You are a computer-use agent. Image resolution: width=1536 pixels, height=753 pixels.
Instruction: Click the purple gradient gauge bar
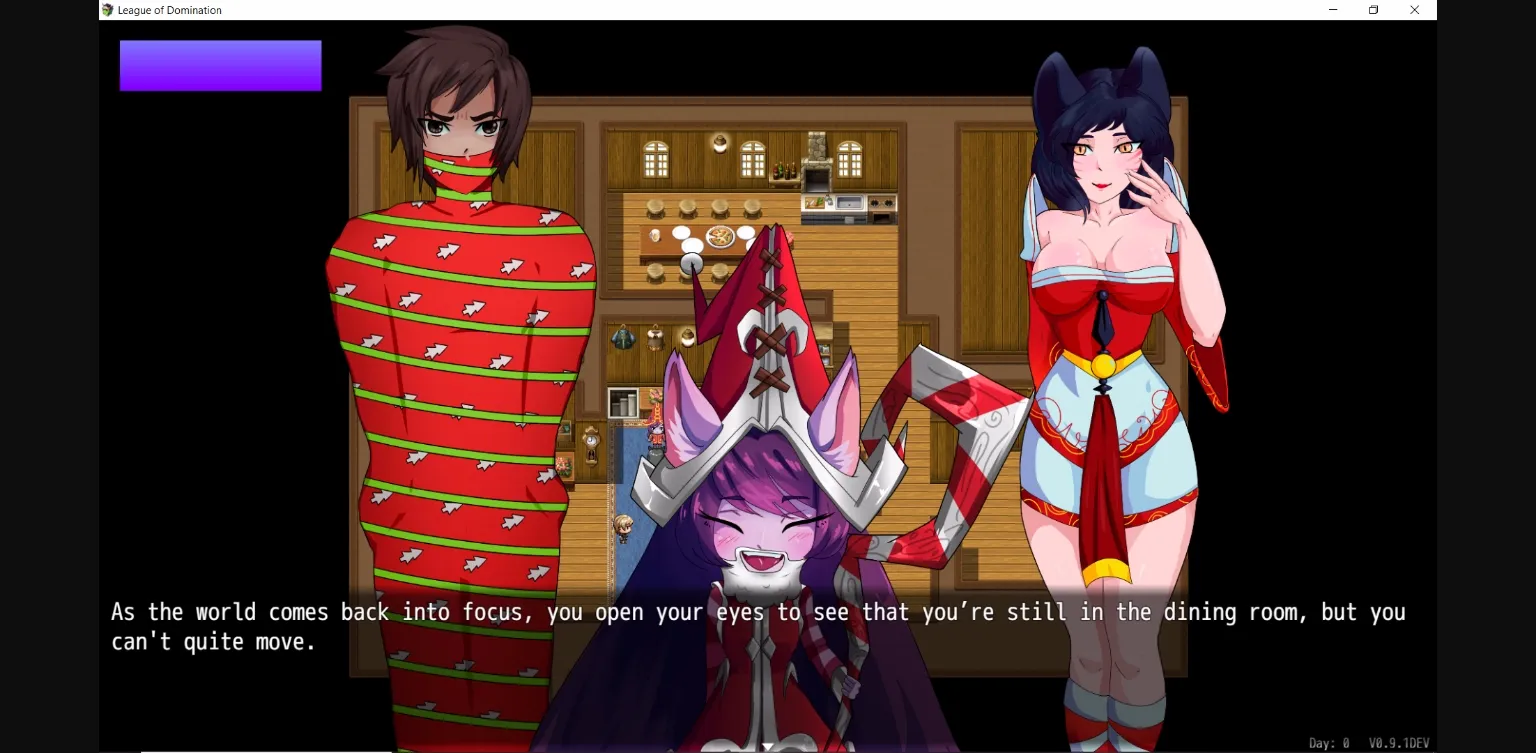(220, 65)
